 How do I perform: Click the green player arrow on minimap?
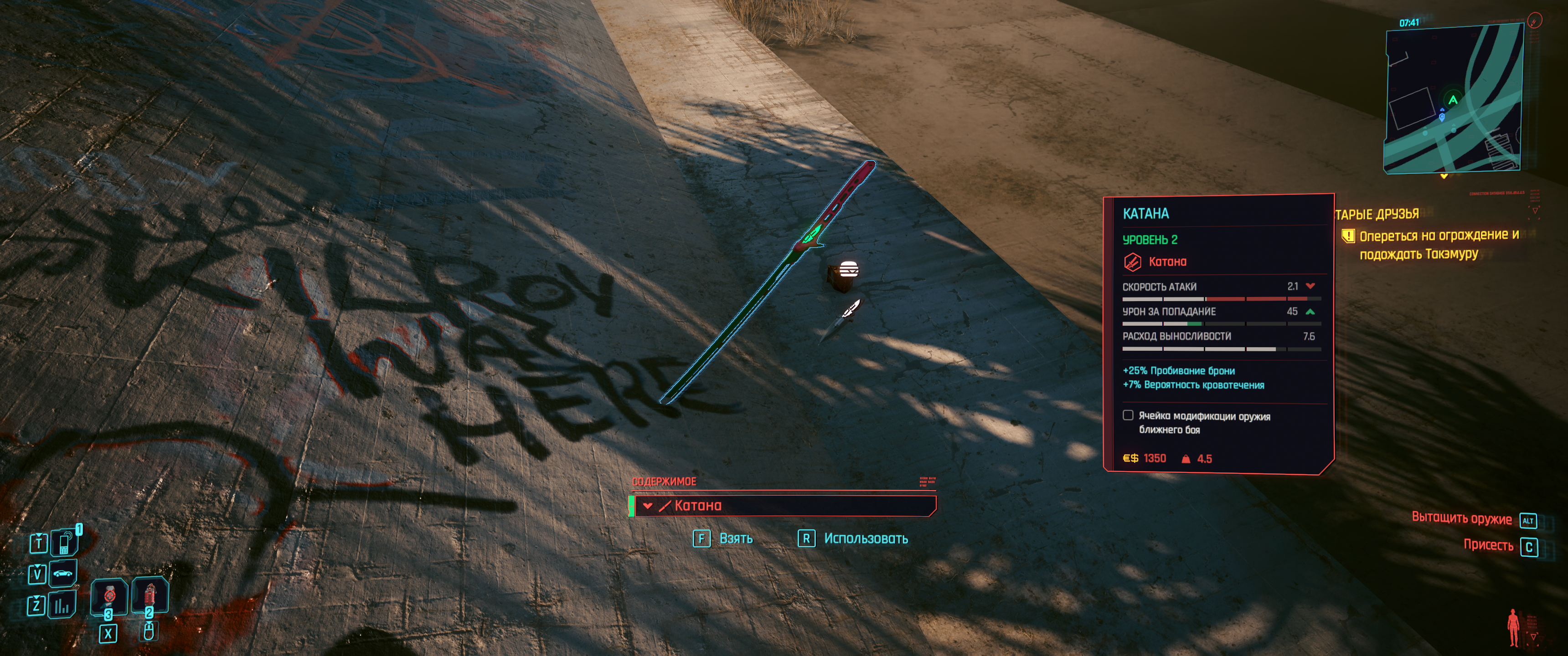(1453, 100)
